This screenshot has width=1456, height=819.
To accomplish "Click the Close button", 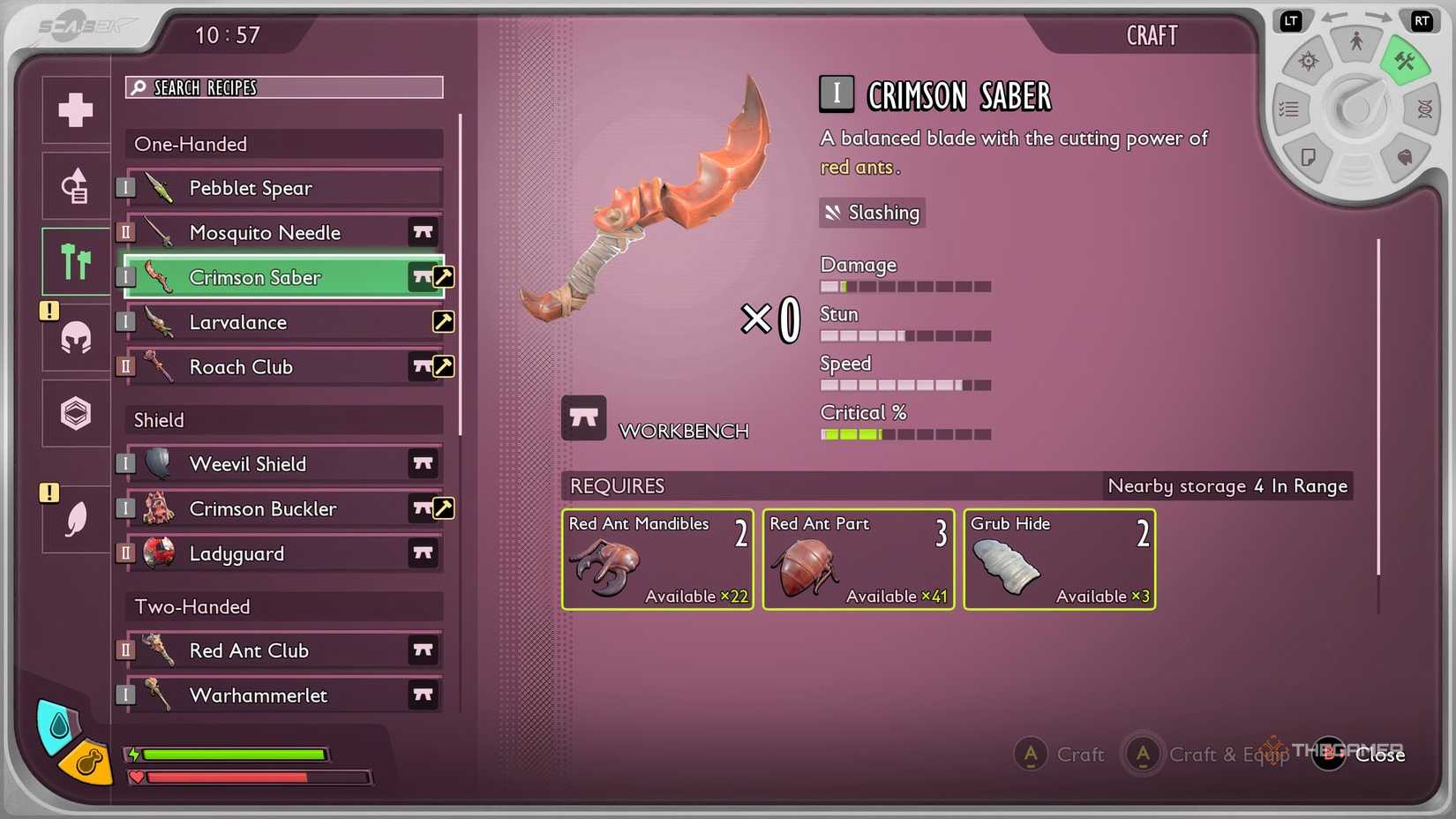I will [1380, 755].
